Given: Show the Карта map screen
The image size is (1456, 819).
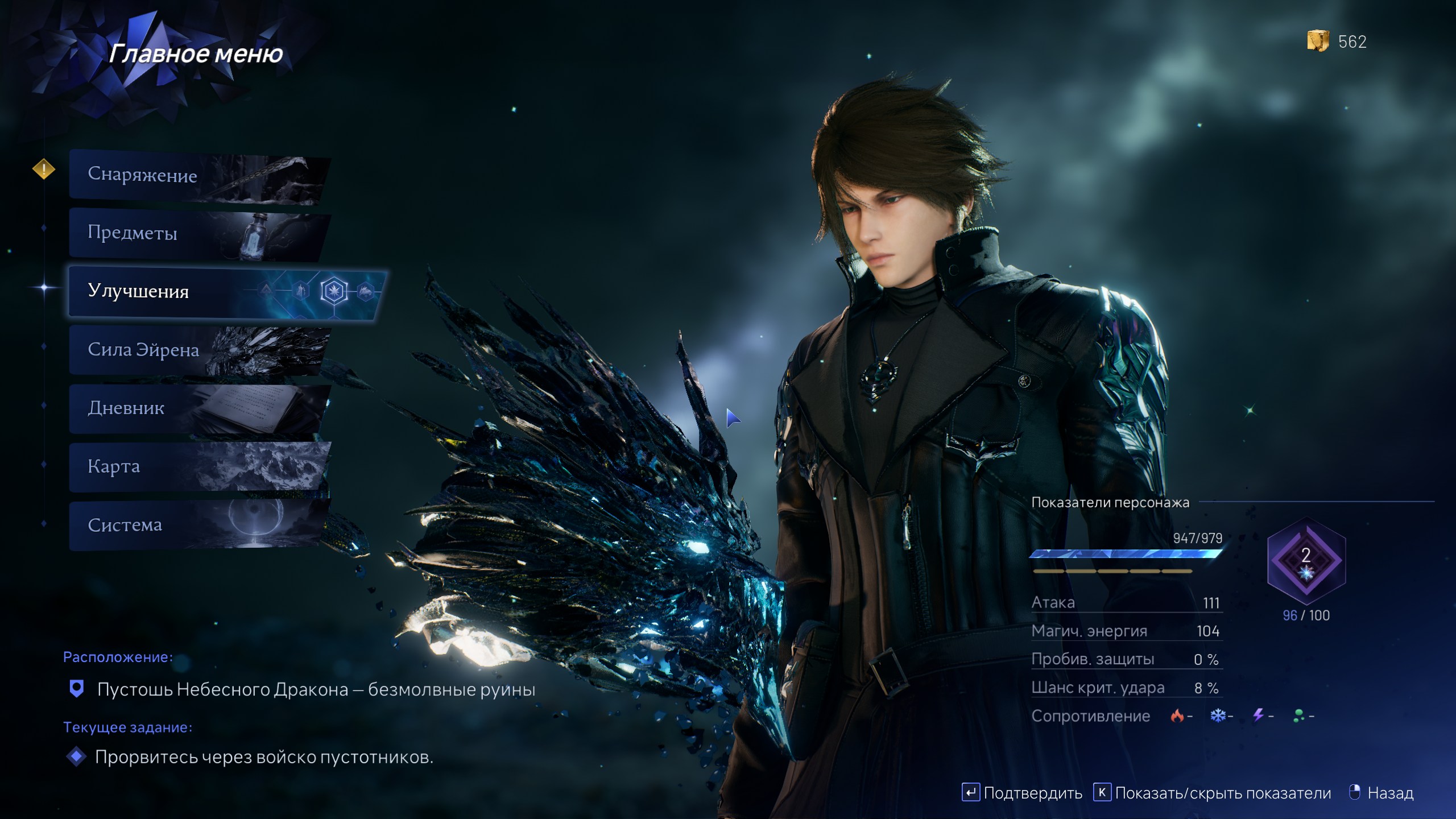Looking at the screenshot, I should [x=199, y=467].
